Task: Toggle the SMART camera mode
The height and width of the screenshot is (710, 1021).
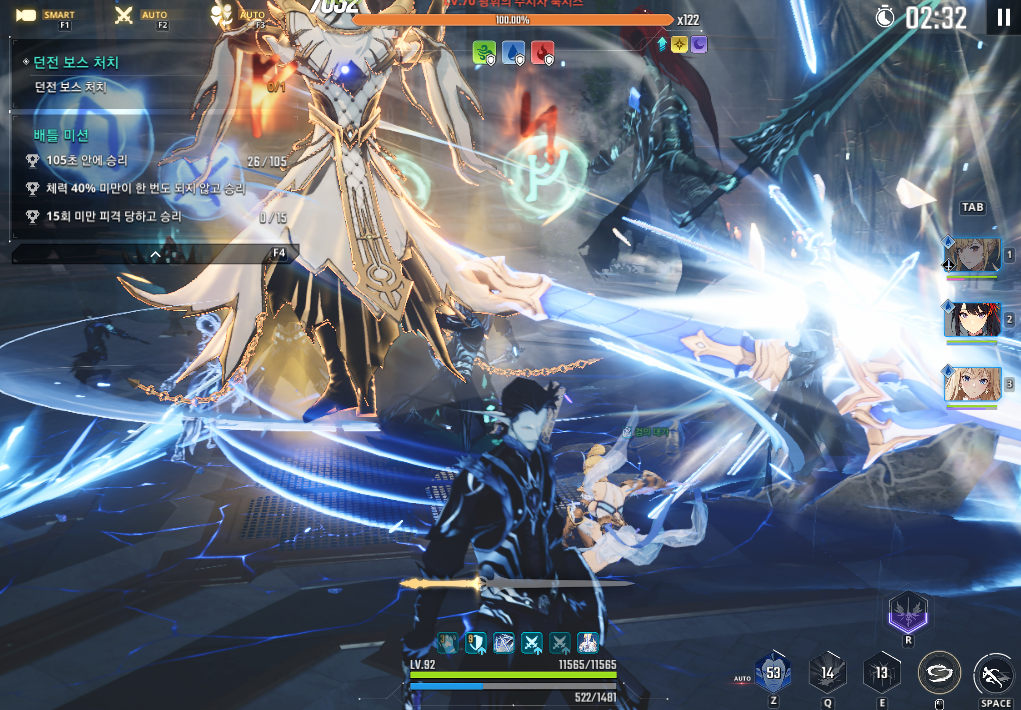Action: 26,15
